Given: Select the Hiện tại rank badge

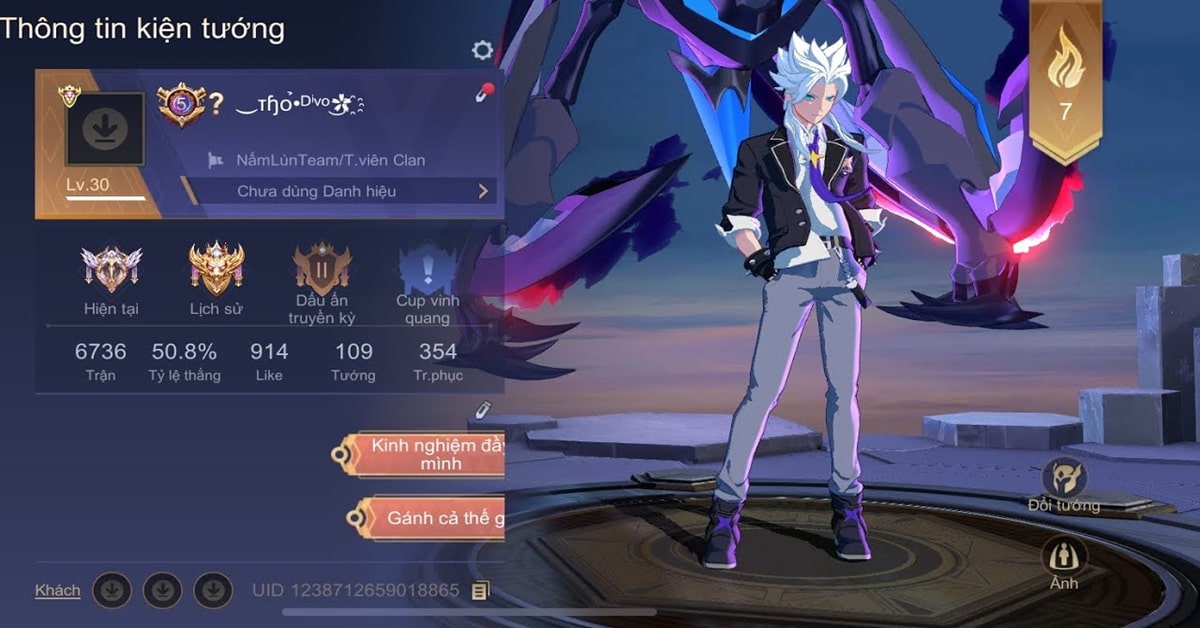Looking at the screenshot, I should 111,270.
